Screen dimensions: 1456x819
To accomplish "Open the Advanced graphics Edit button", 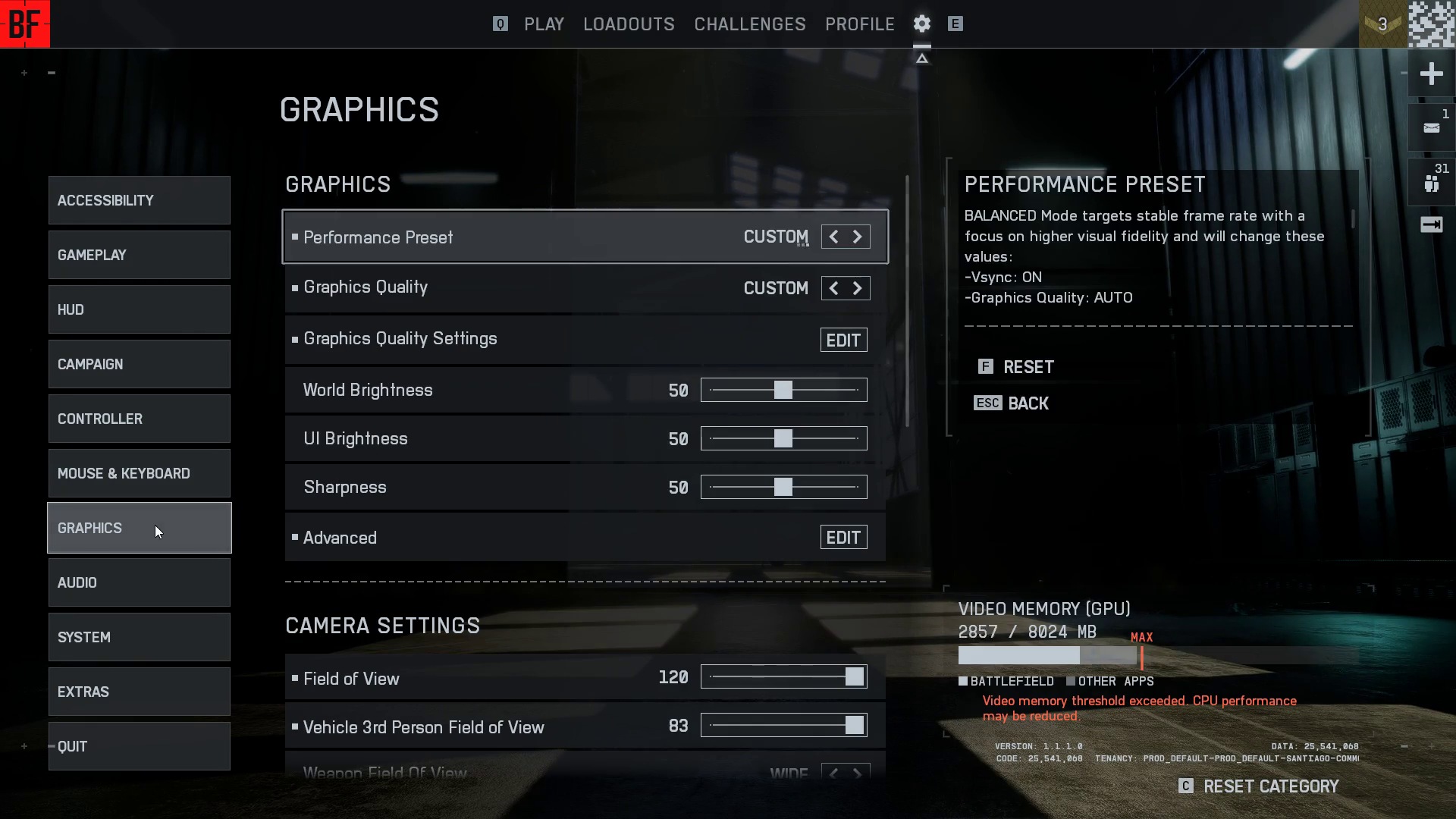I will pyautogui.click(x=843, y=538).
